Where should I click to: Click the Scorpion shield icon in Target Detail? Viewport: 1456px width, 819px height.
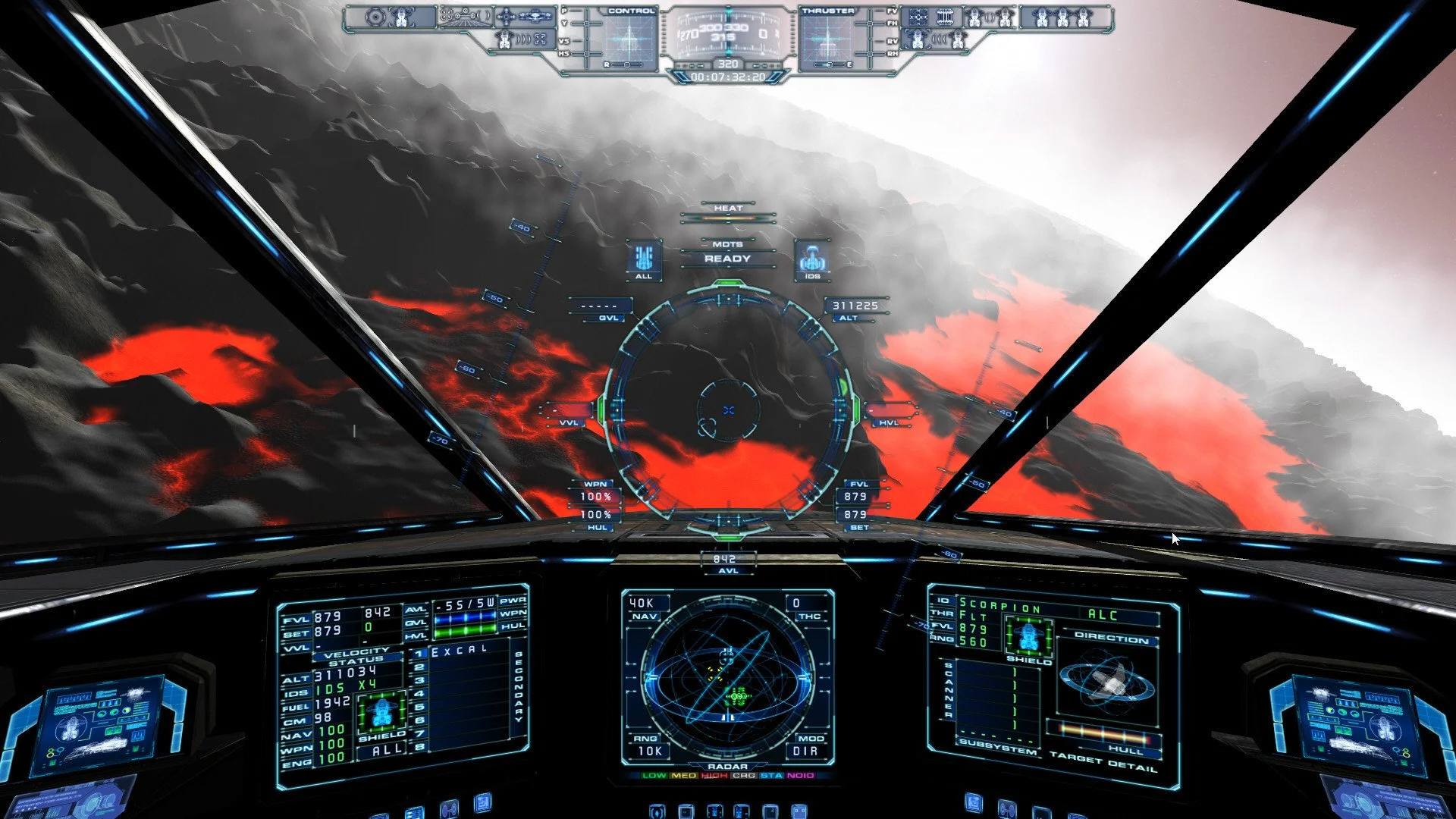(x=1028, y=635)
